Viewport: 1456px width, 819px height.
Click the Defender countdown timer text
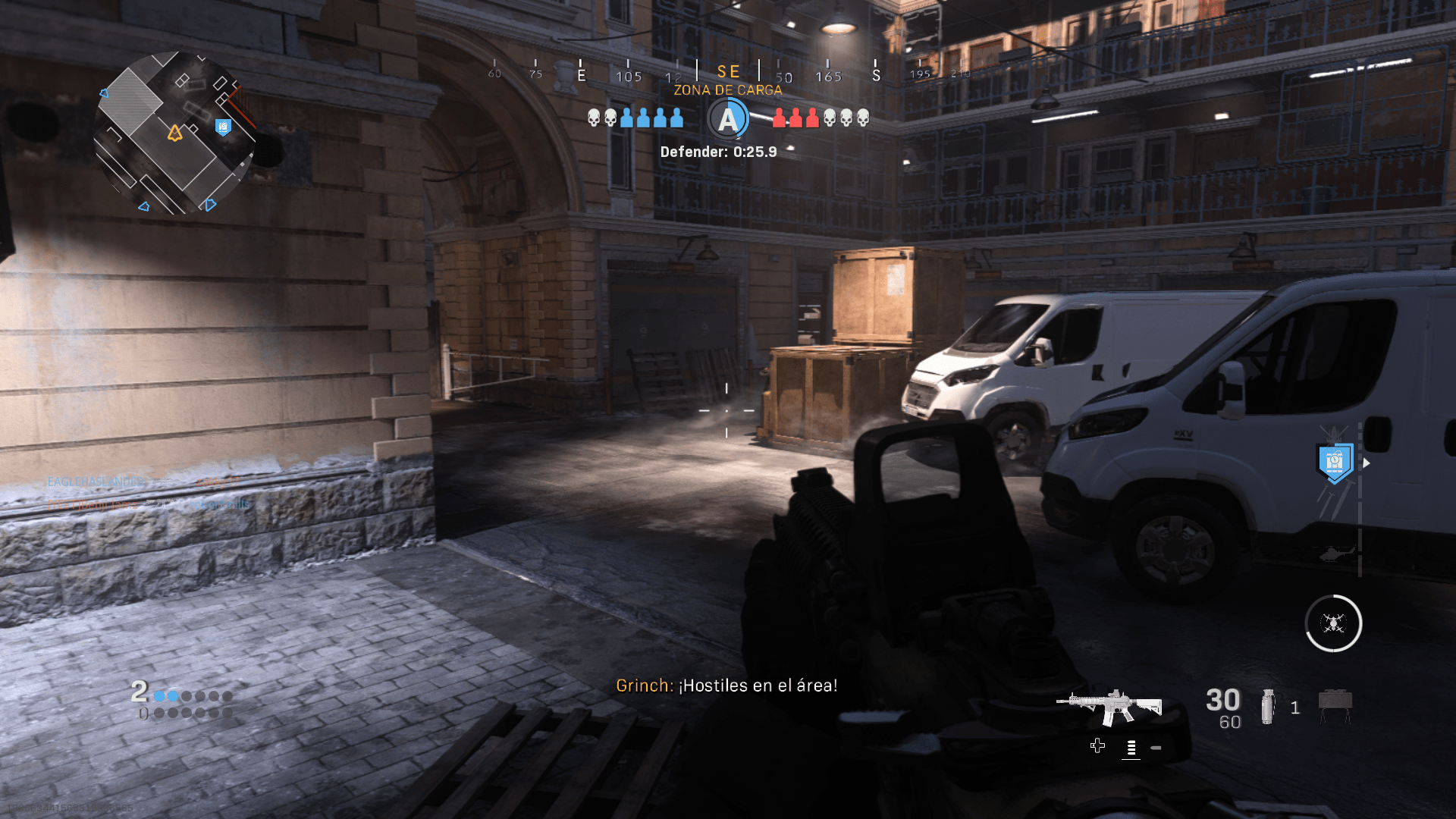(717, 152)
